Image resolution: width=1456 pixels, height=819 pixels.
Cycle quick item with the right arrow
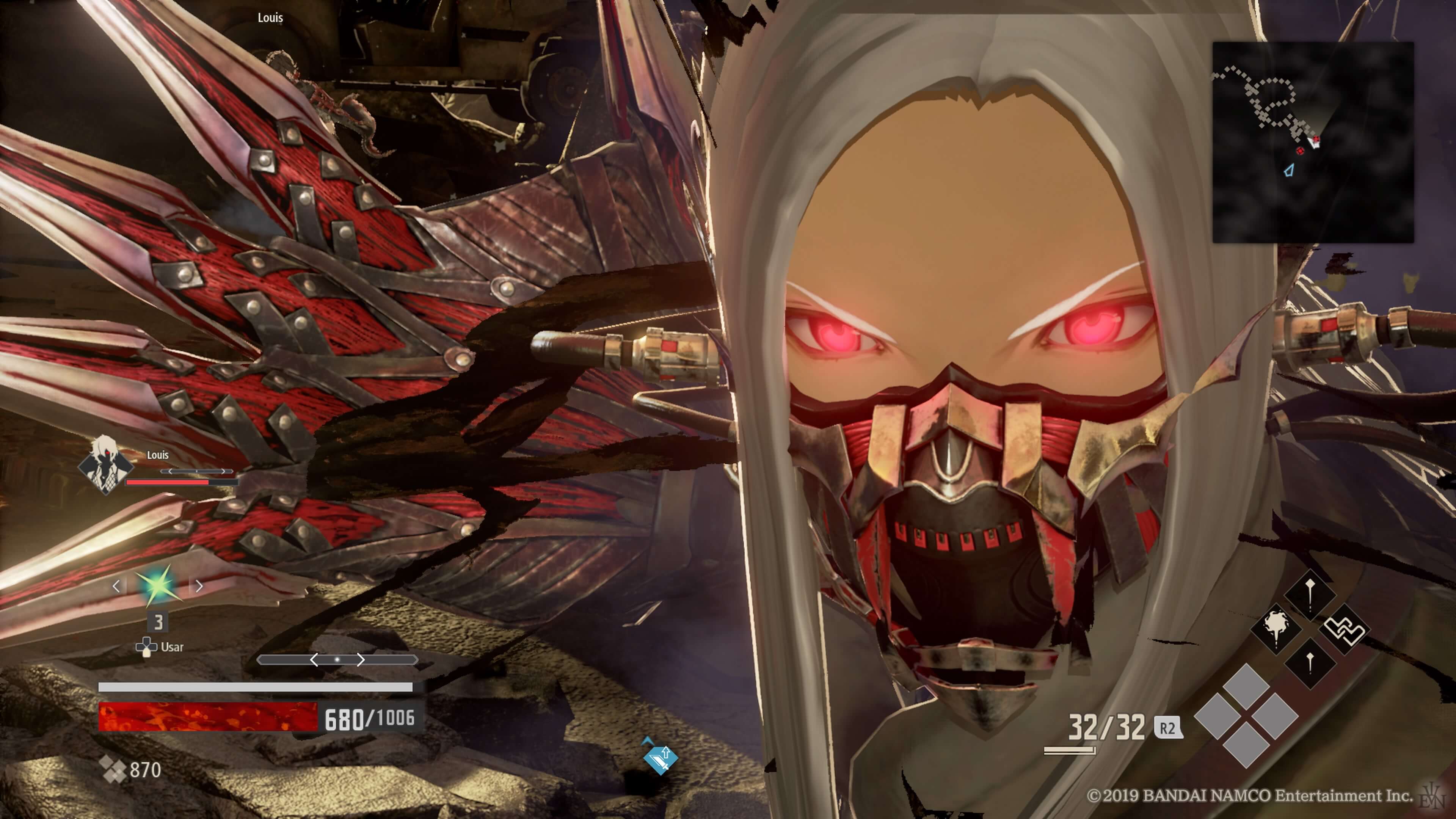point(199,586)
